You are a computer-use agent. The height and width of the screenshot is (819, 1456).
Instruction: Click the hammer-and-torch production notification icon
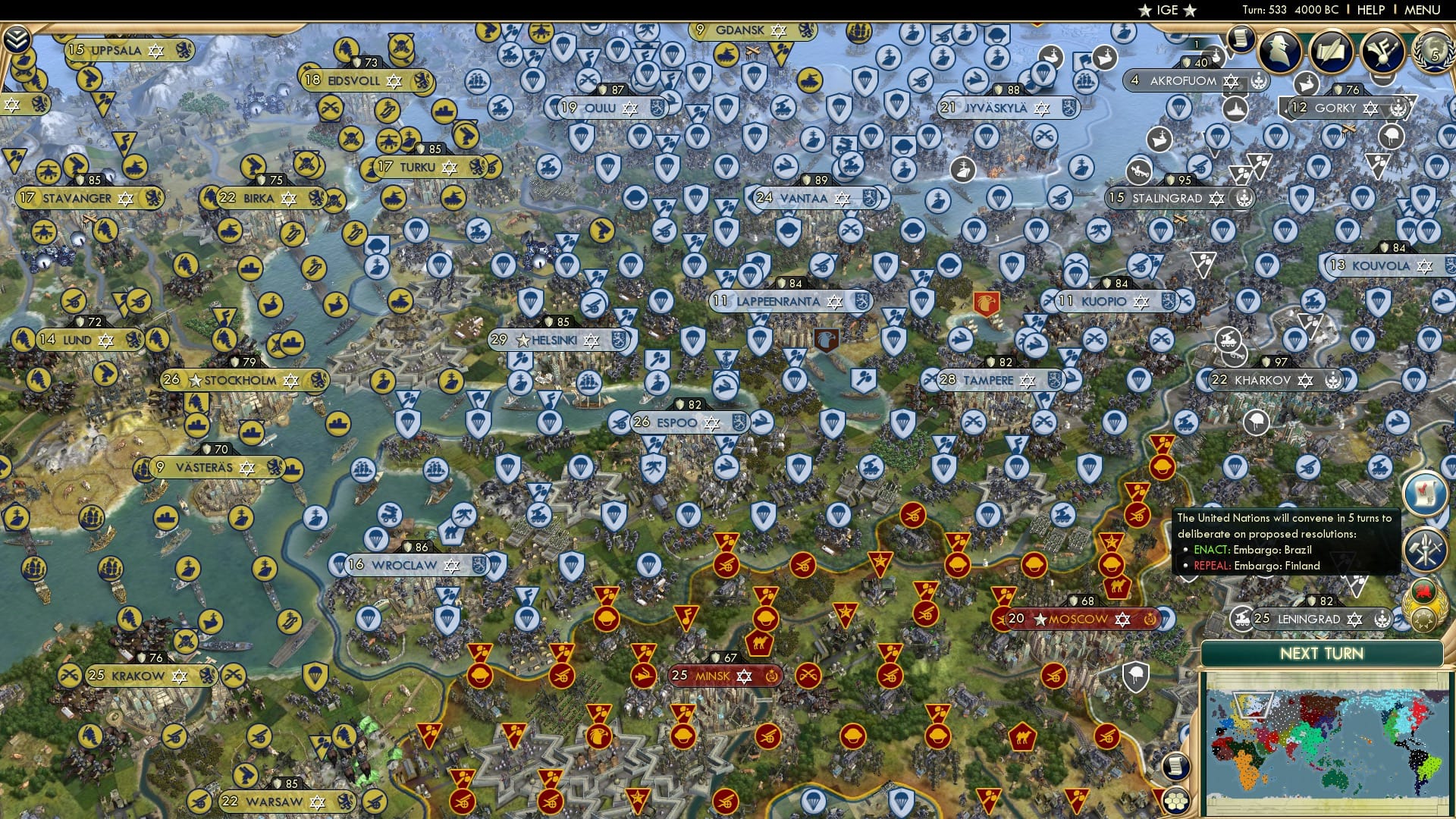(1425, 548)
